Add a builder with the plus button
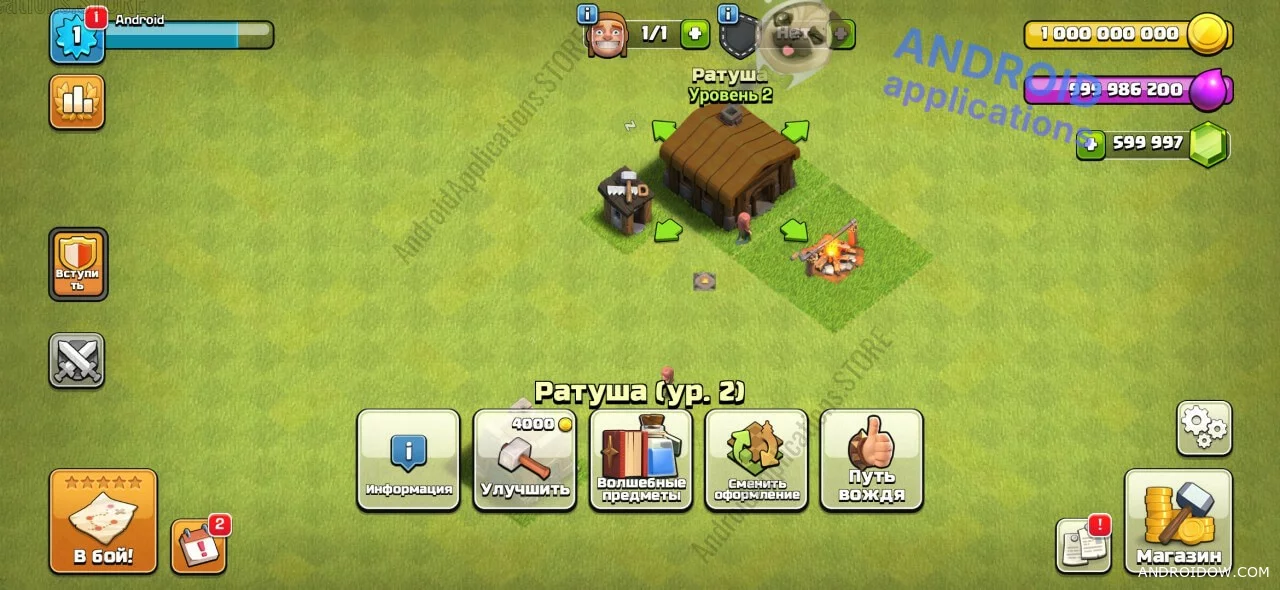The width and height of the screenshot is (1280, 590). coord(695,34)
